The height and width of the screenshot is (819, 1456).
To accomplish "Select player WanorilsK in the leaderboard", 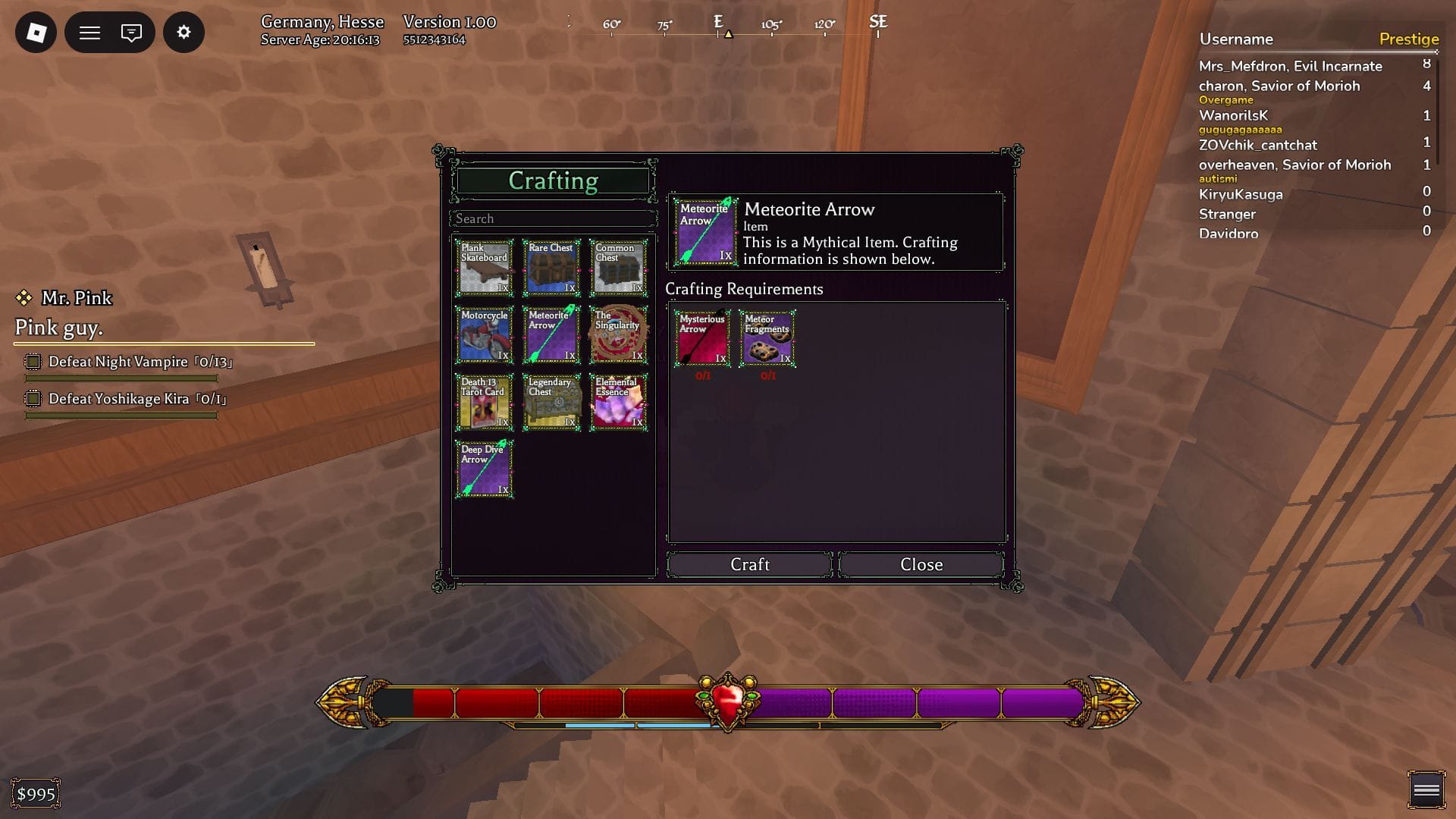I will (x=1233, y=115).
